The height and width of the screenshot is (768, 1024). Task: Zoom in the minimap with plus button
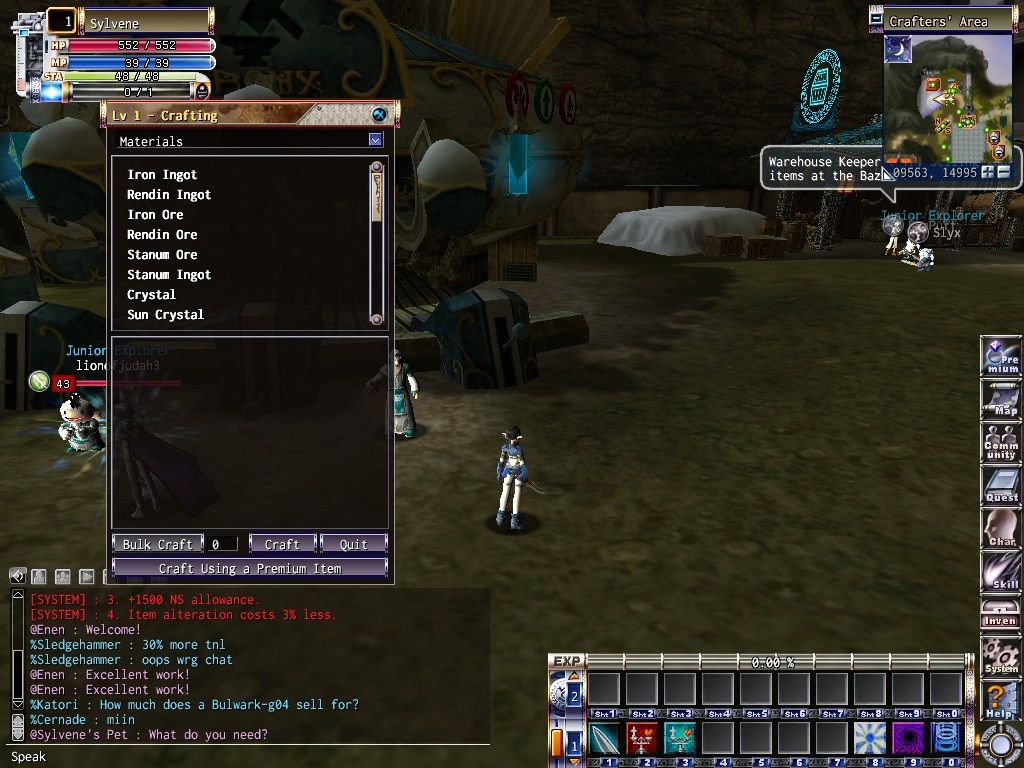(x=988, y=172)
